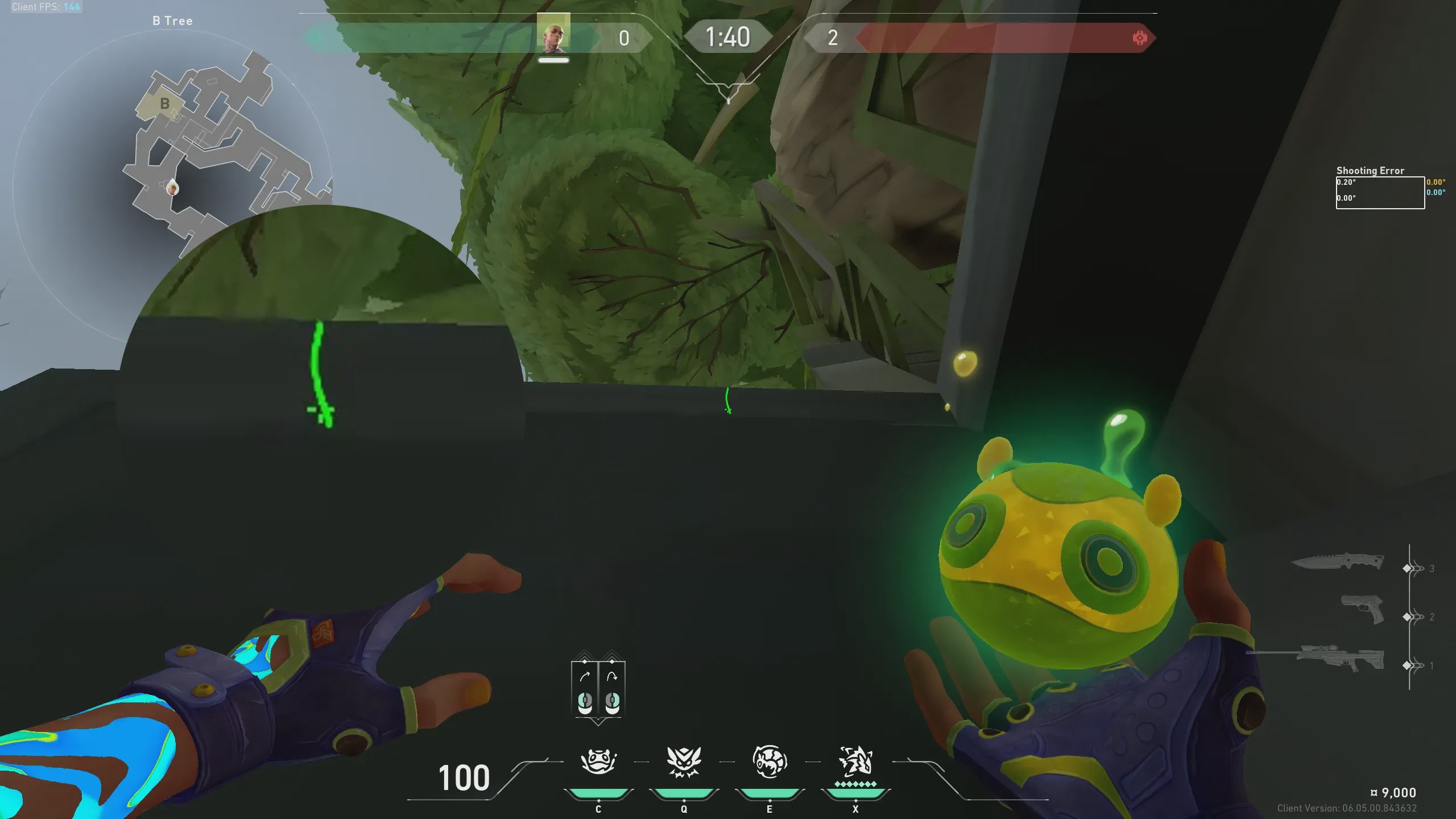Click the red team emblem icon
This screenshot has width=1456, height=819.
pyautogui.click(x=1139, y=38)
